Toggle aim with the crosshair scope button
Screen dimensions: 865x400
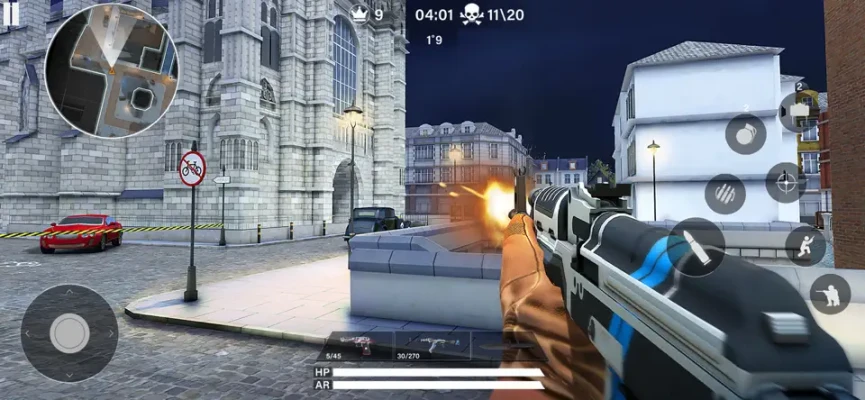(x=786, y=182)
